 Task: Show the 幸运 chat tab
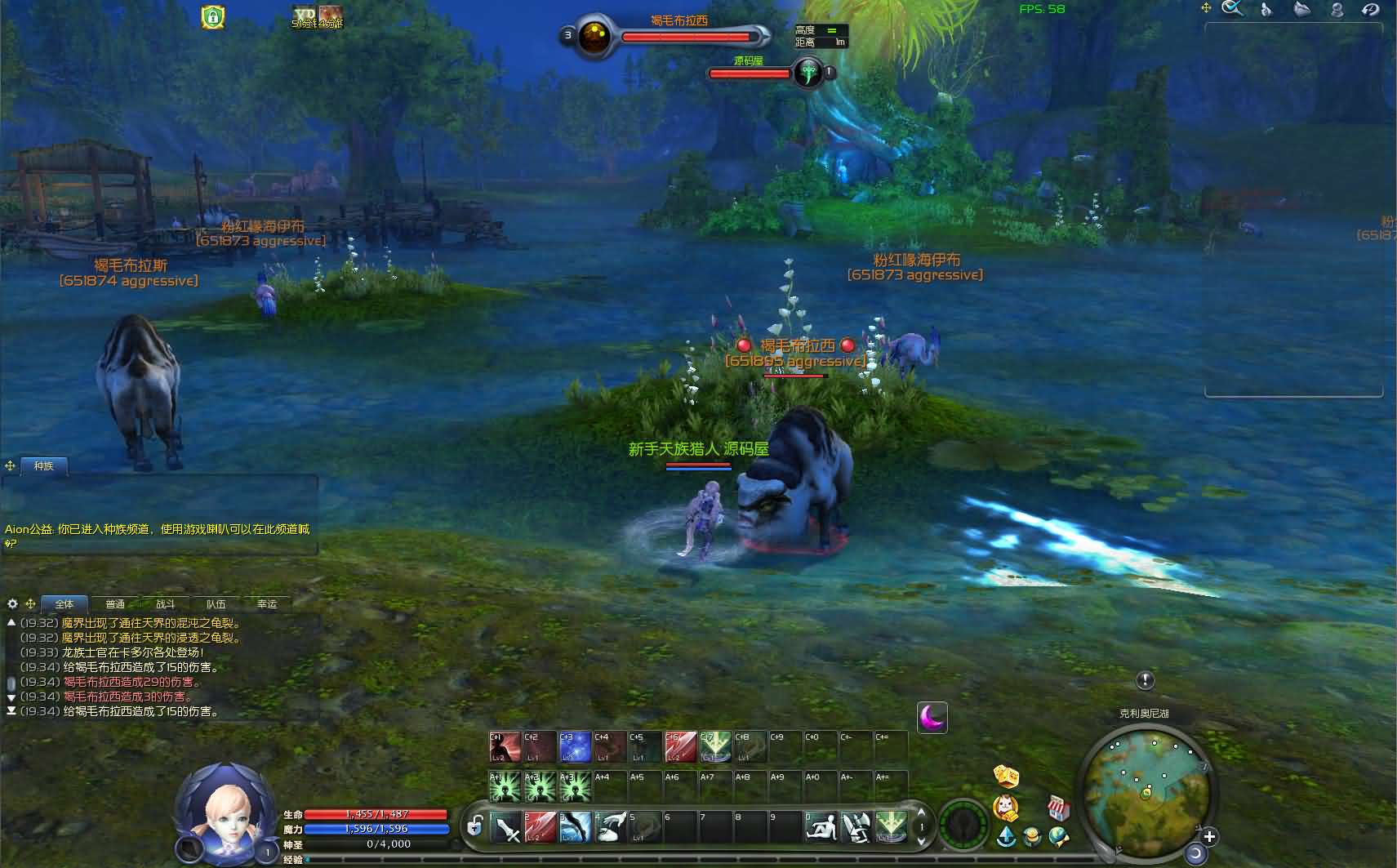click(x=267, y=604)
